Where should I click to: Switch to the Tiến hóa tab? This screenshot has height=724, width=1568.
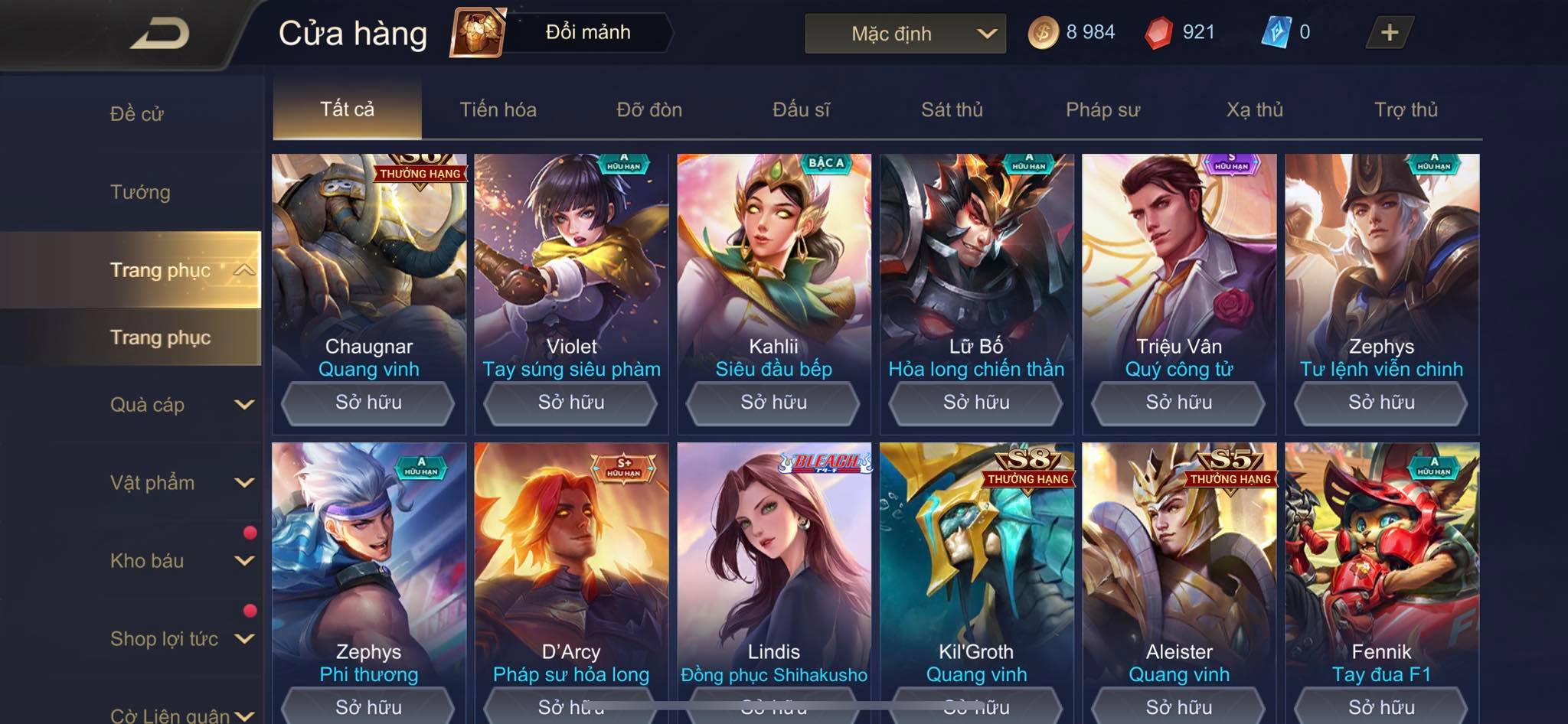coord(498,109)
